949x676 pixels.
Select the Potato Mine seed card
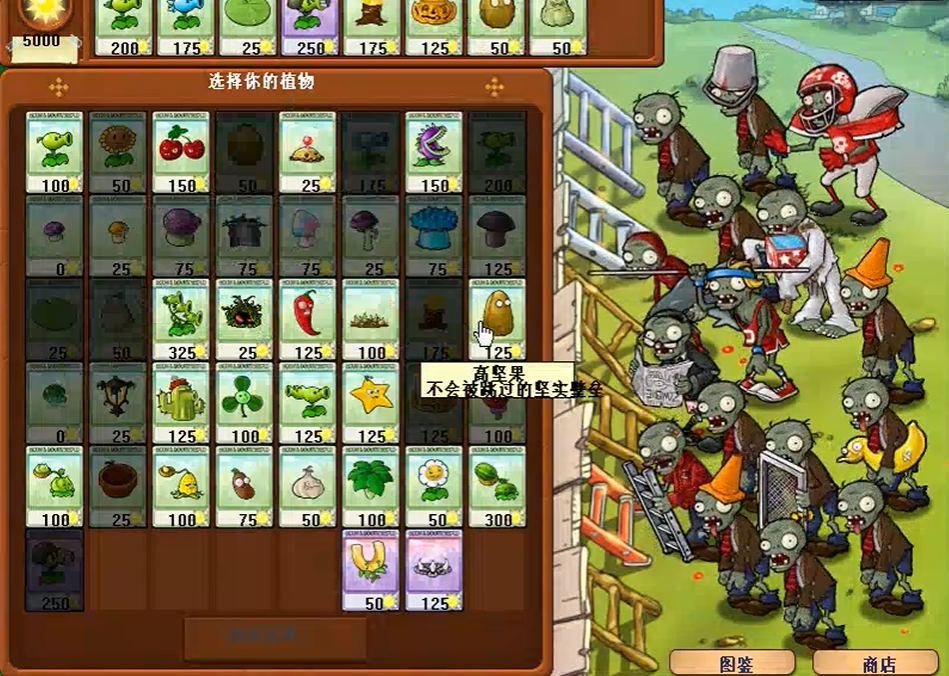click(x=307, y=150)
